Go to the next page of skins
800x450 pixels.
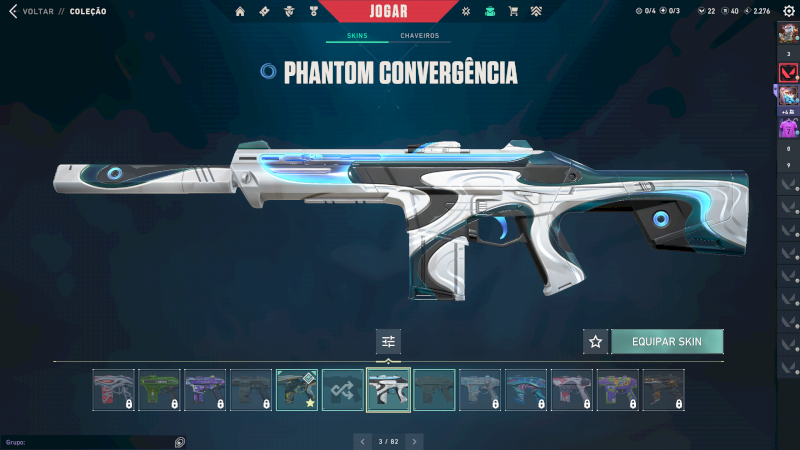[415, 440]
